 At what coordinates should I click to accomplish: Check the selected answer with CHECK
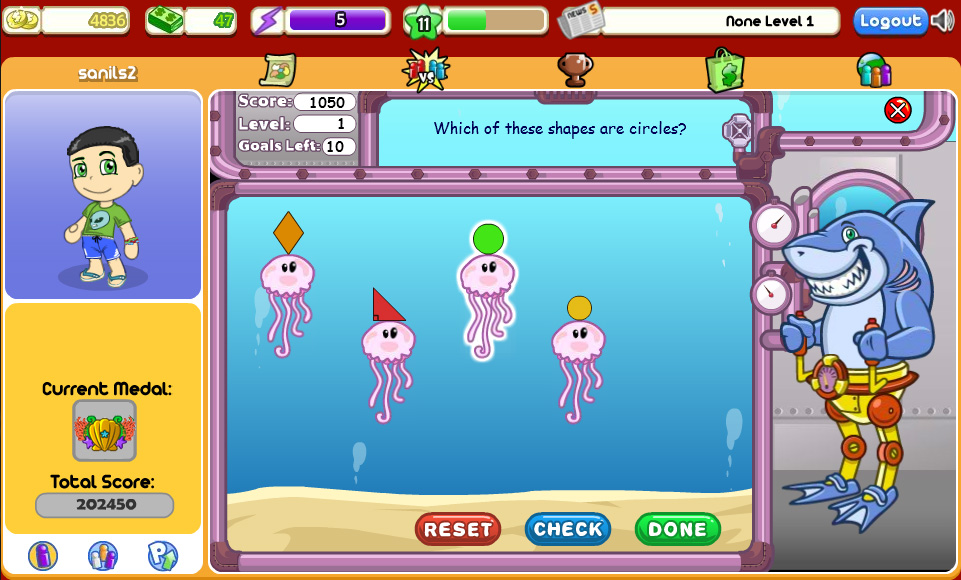point(567,529)
